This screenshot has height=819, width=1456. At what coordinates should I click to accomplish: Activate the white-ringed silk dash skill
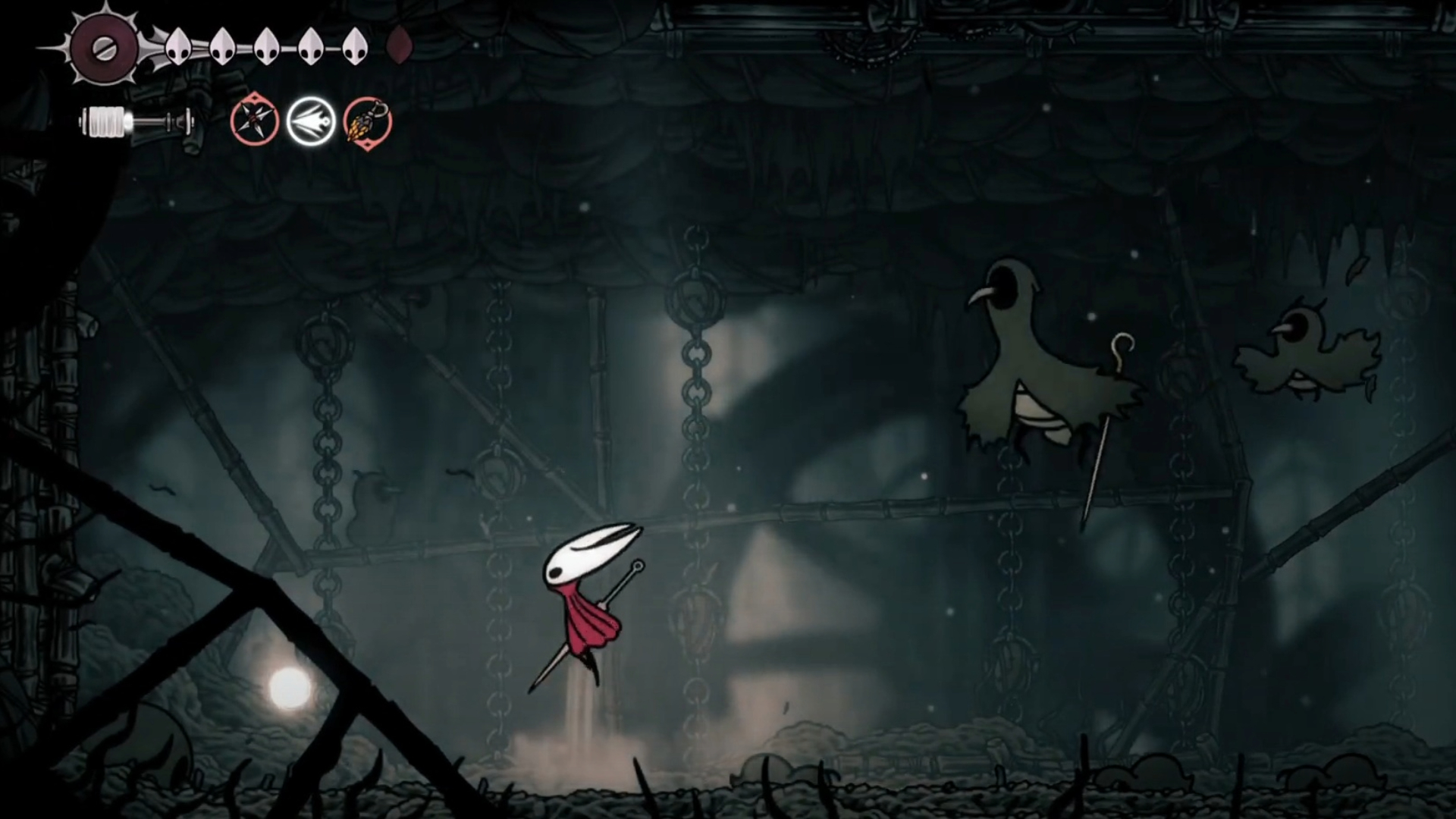coord(311,121)
